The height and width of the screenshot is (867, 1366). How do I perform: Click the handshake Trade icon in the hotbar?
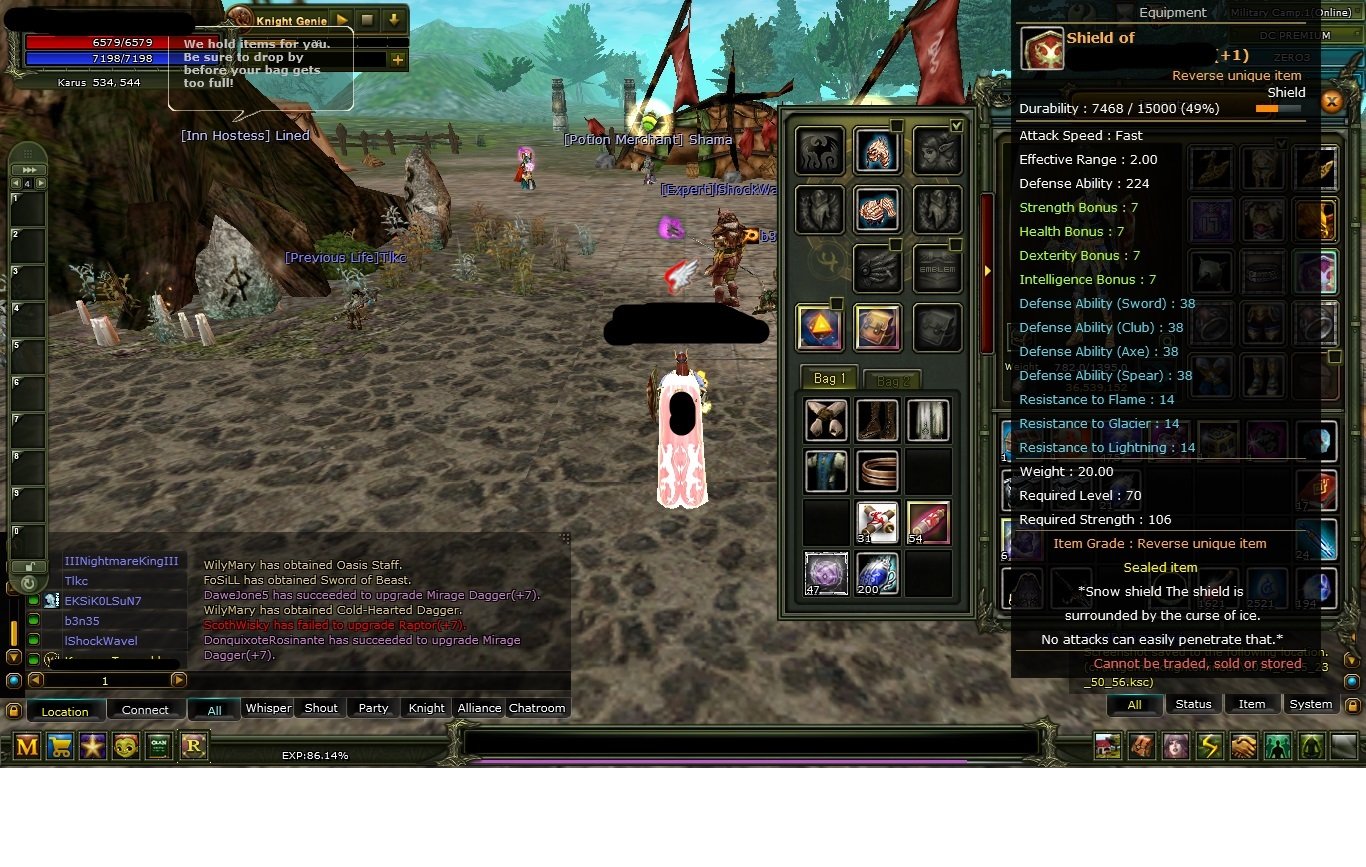click(x=1243, y=746)
